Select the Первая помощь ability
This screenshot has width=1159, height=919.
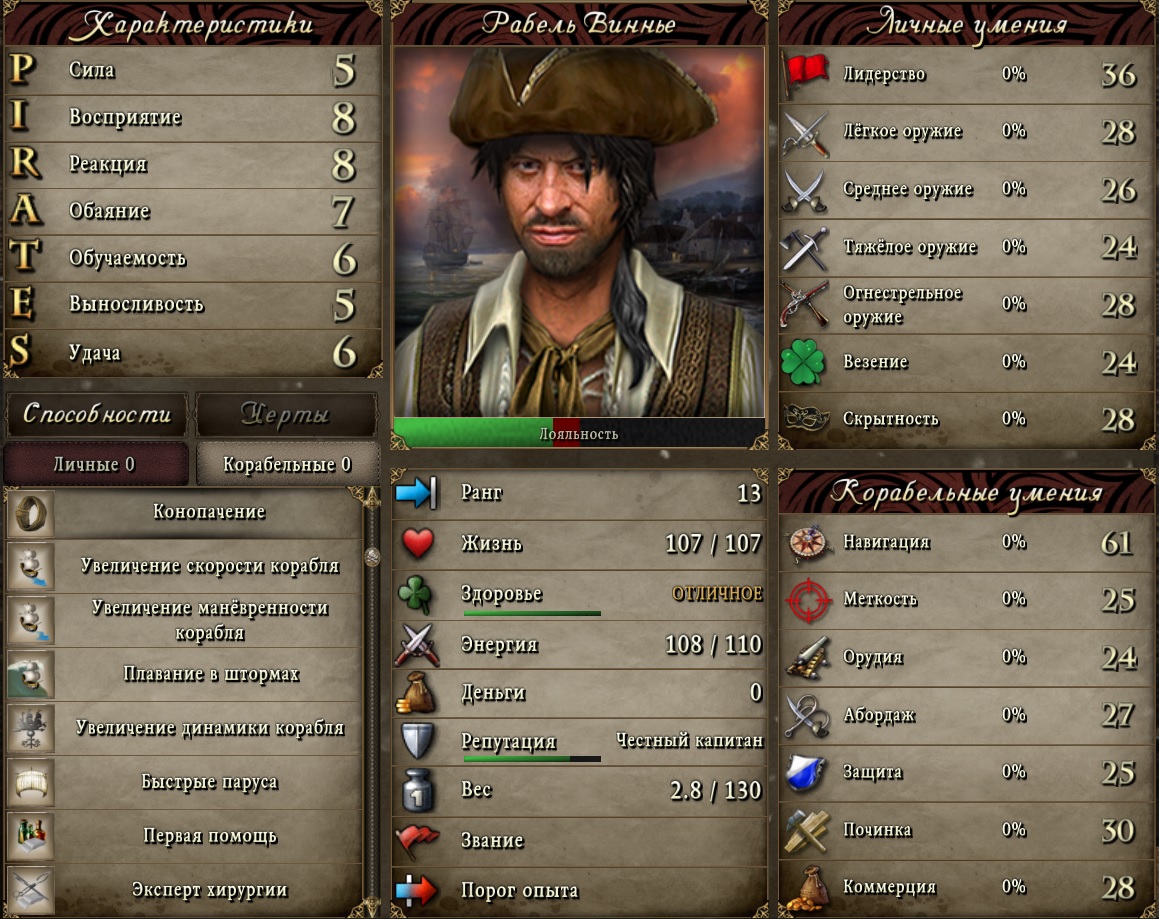[208, 836]
